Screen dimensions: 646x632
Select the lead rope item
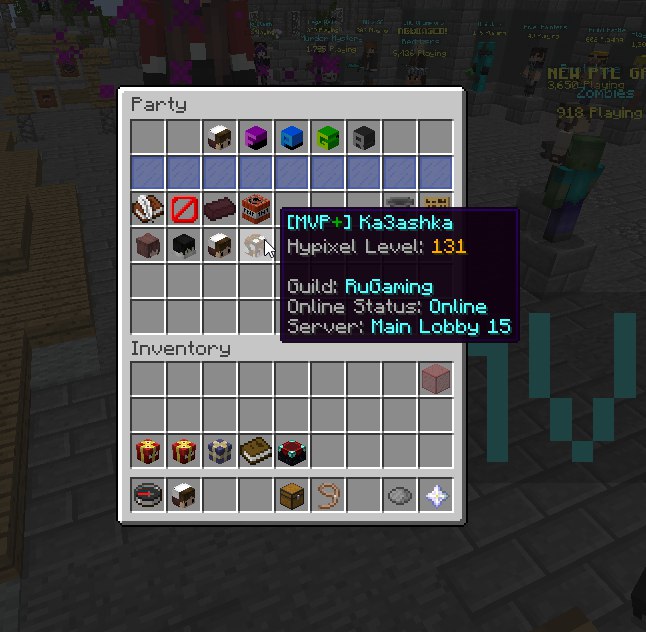click(328, 496)
